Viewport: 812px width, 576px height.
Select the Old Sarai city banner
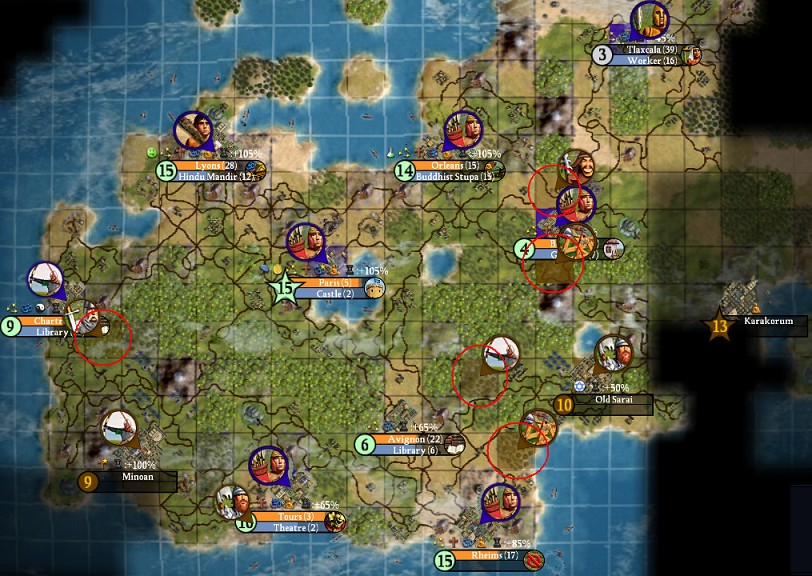(614, 401)
